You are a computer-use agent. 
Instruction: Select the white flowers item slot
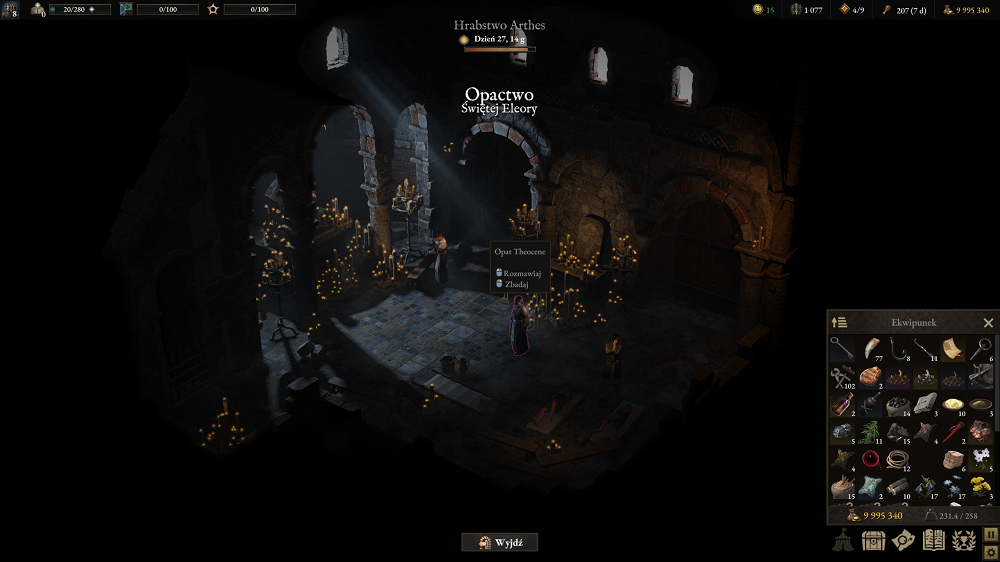[980, 459]
